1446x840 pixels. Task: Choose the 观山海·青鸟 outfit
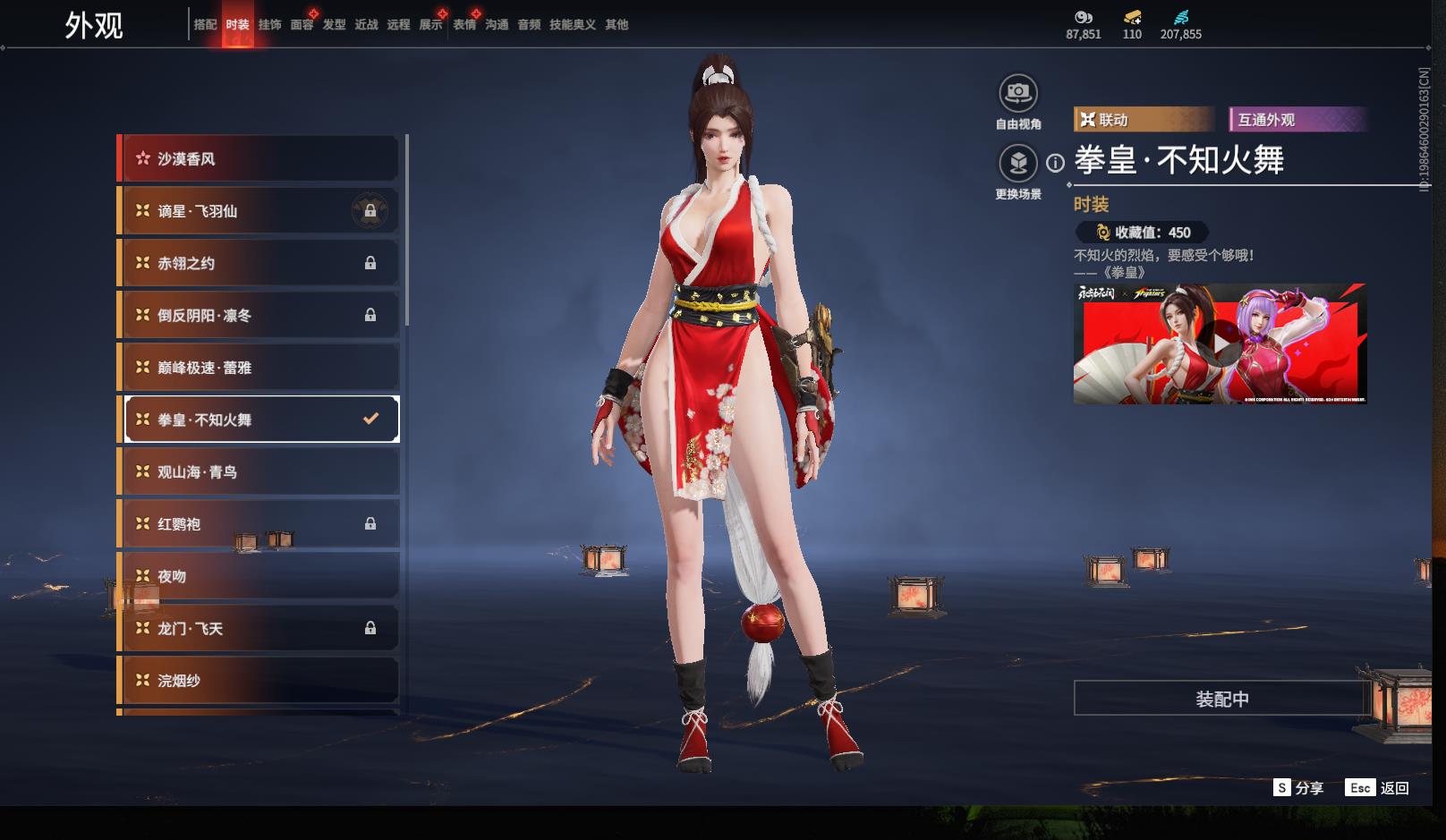(x=259, y=472)
